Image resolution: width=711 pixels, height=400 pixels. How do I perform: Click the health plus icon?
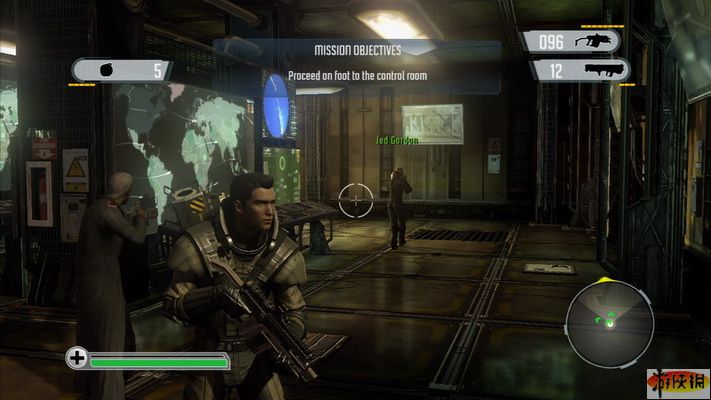(77, 357)
